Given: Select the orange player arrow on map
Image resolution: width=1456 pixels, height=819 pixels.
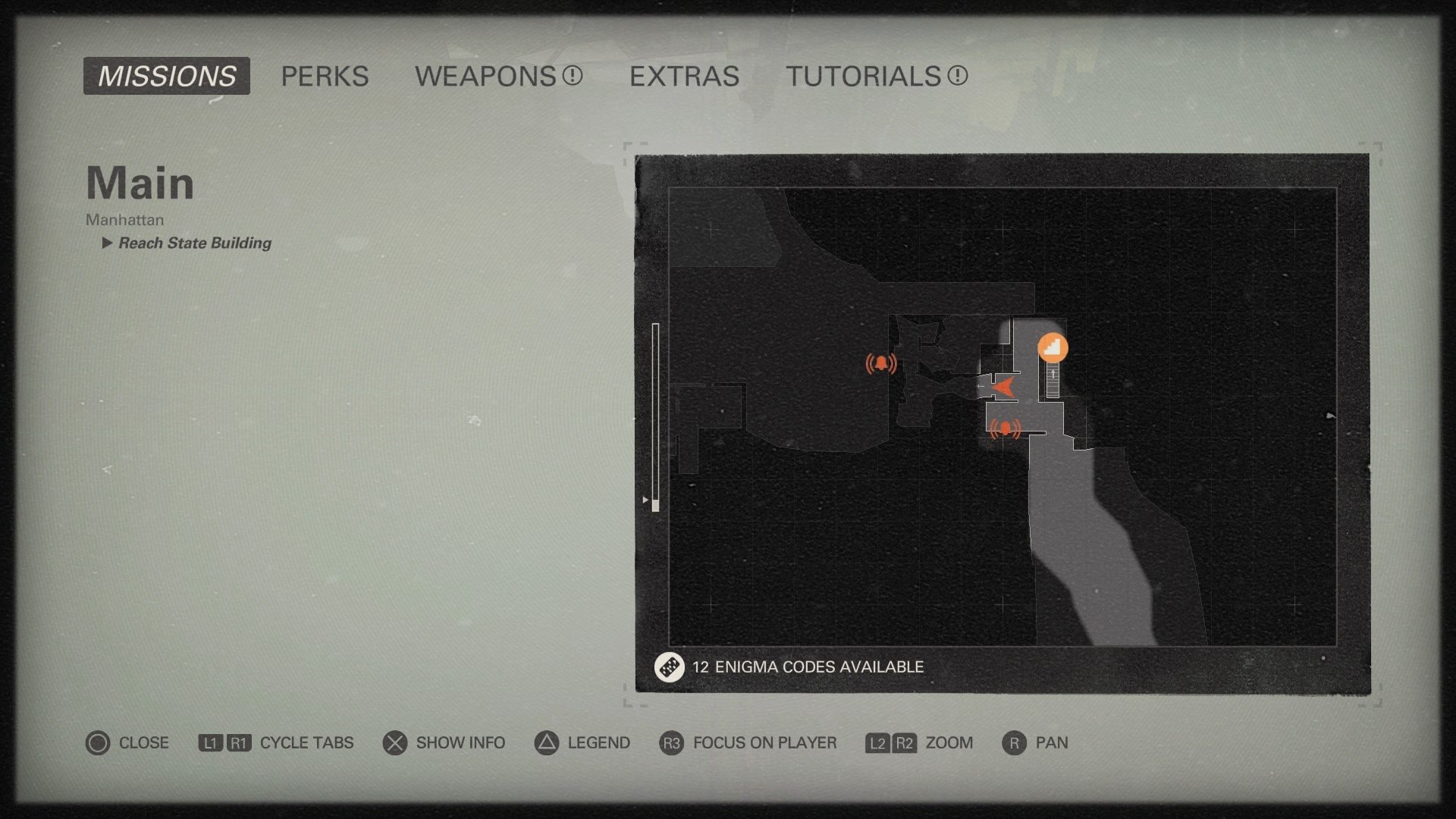Looking at the screenshot, I should coord(1003,387).
